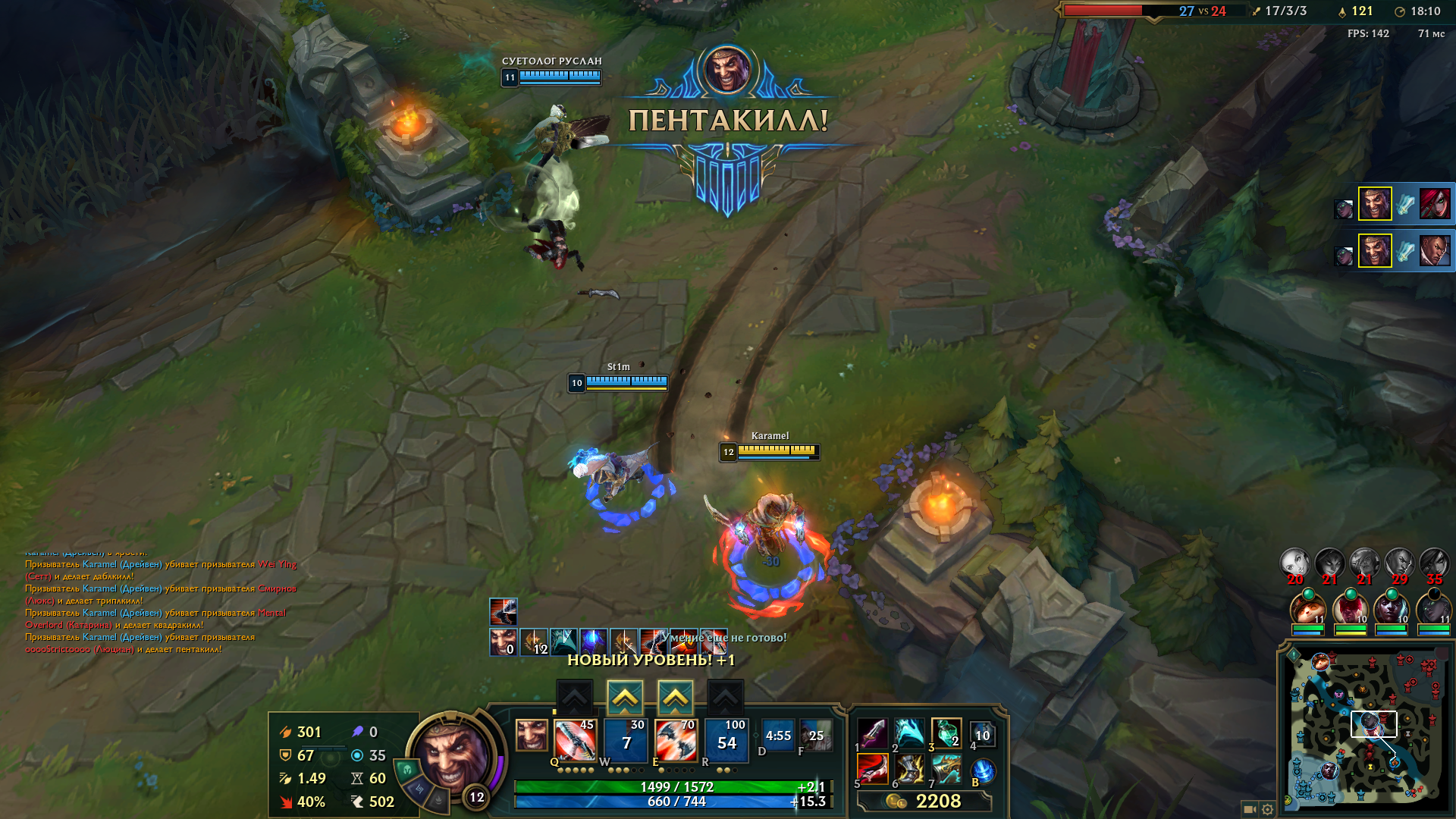Viewport: 1456px width, 819px height.
Task: Toggle the camera button beside the minimap
Action: [x=1249, y=809]
